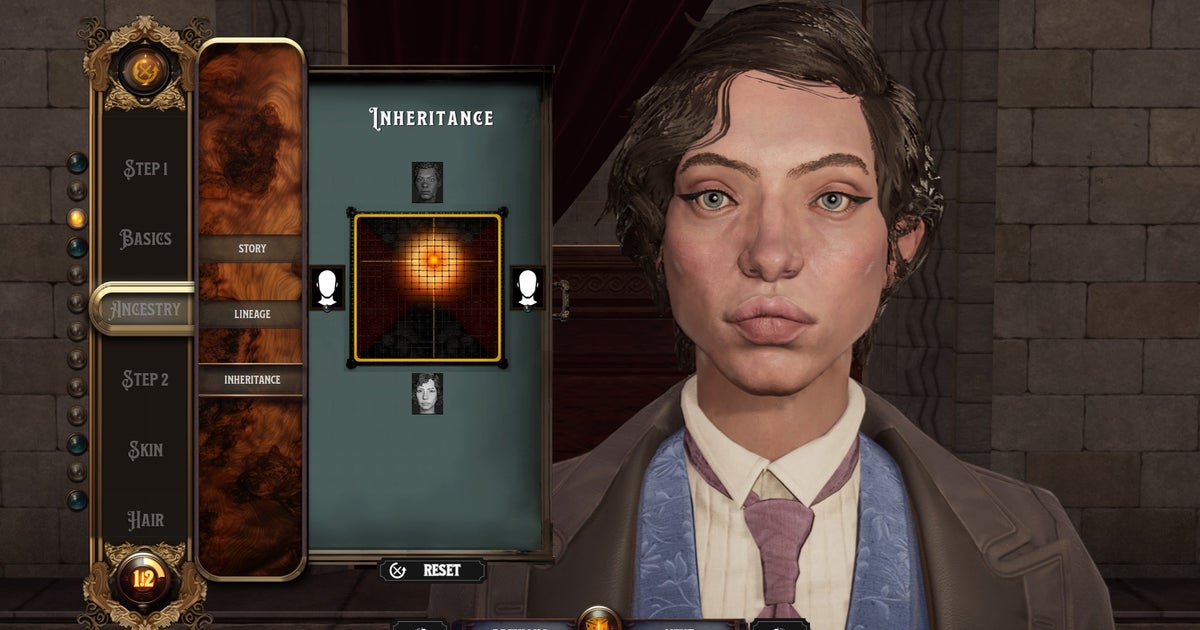This screenshot has width=1200, height=630.
Task: Open the Skin category
Action: pyautogui.click(x=145, y=450)
